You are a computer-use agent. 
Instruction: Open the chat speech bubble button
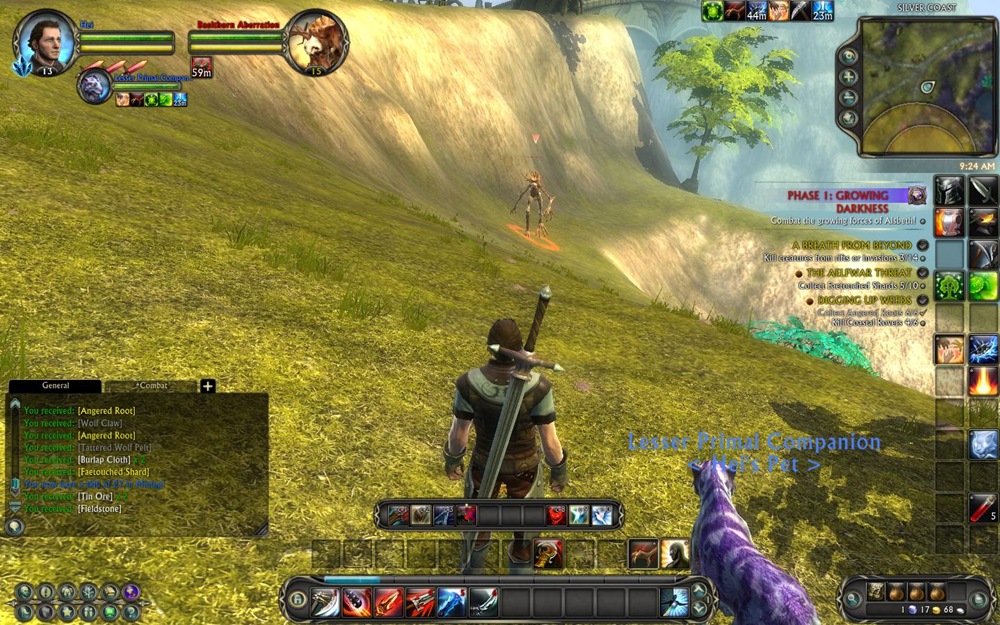15,525
